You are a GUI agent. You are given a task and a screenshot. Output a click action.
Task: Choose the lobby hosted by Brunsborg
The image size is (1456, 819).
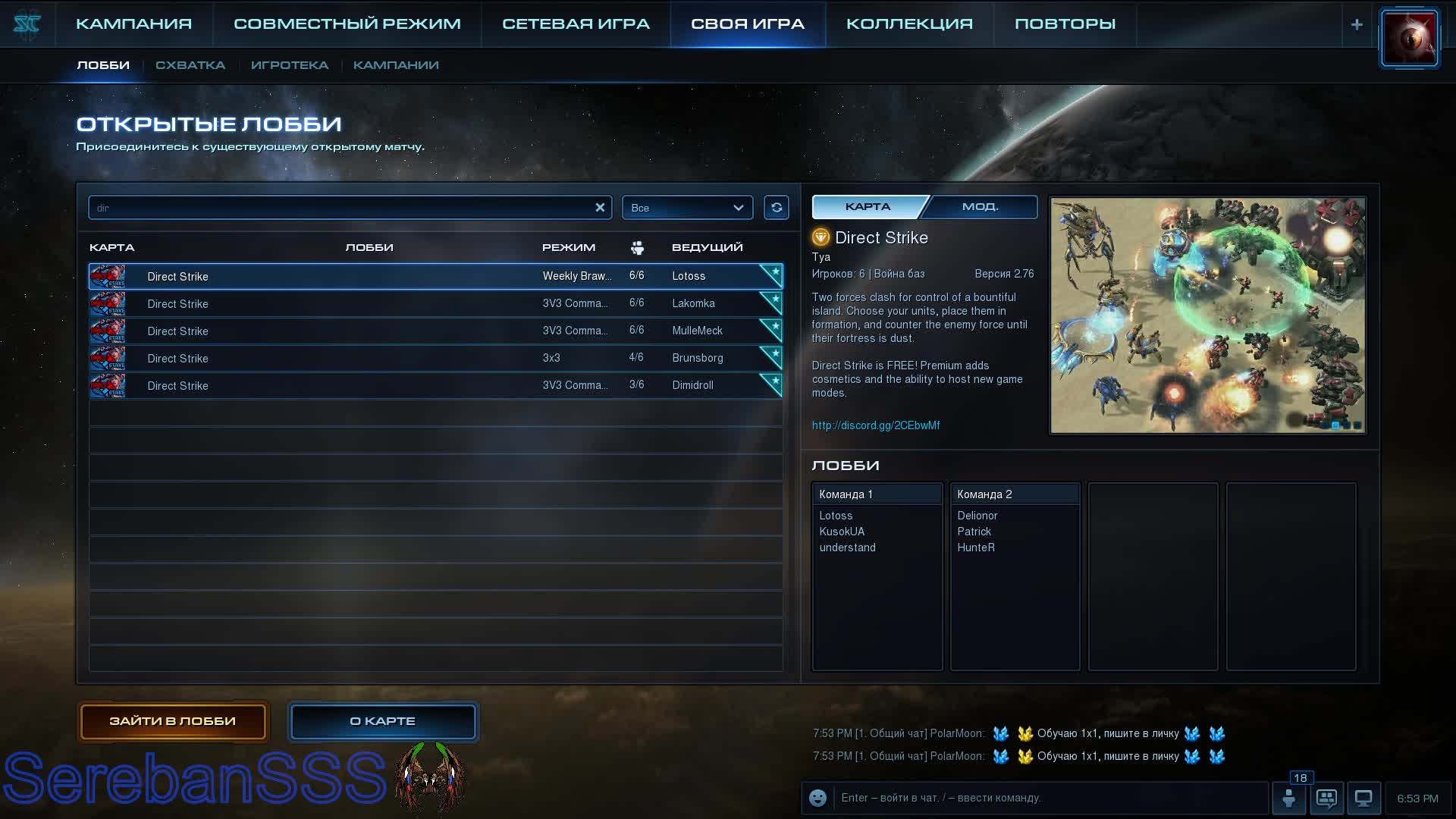click(x=435, y=358)
